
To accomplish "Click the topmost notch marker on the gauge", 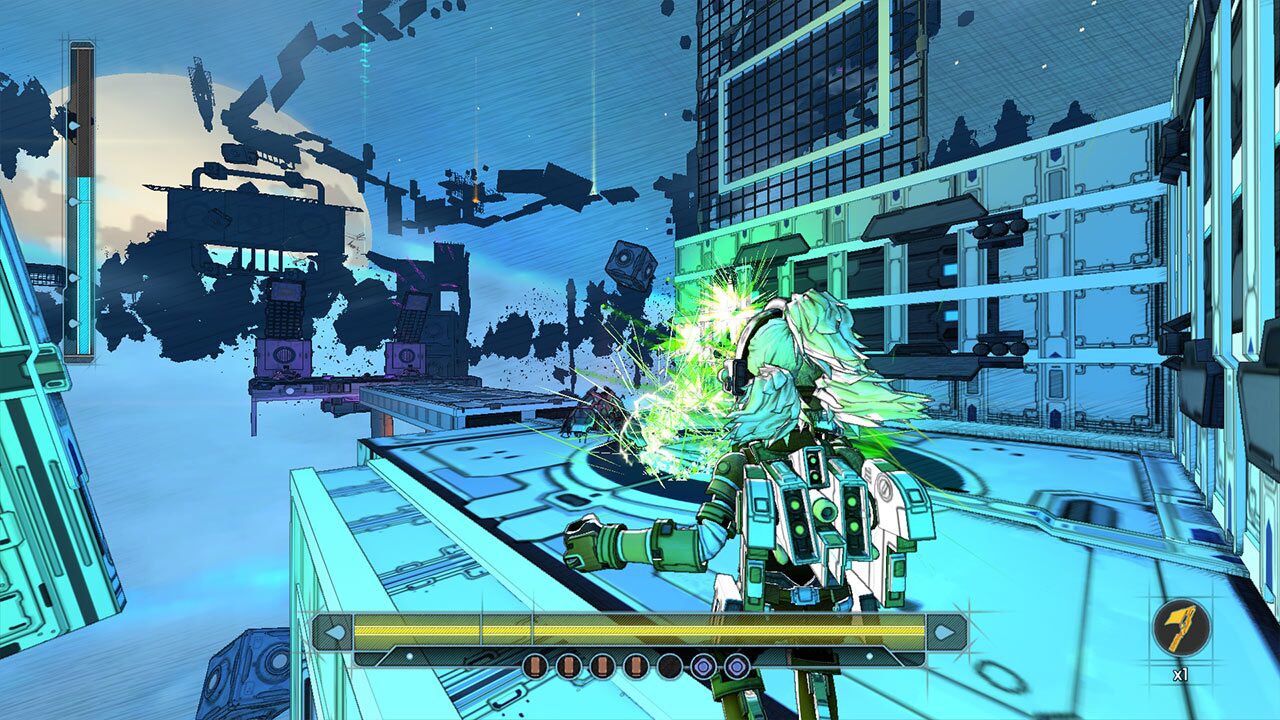I will pos(72,126).
